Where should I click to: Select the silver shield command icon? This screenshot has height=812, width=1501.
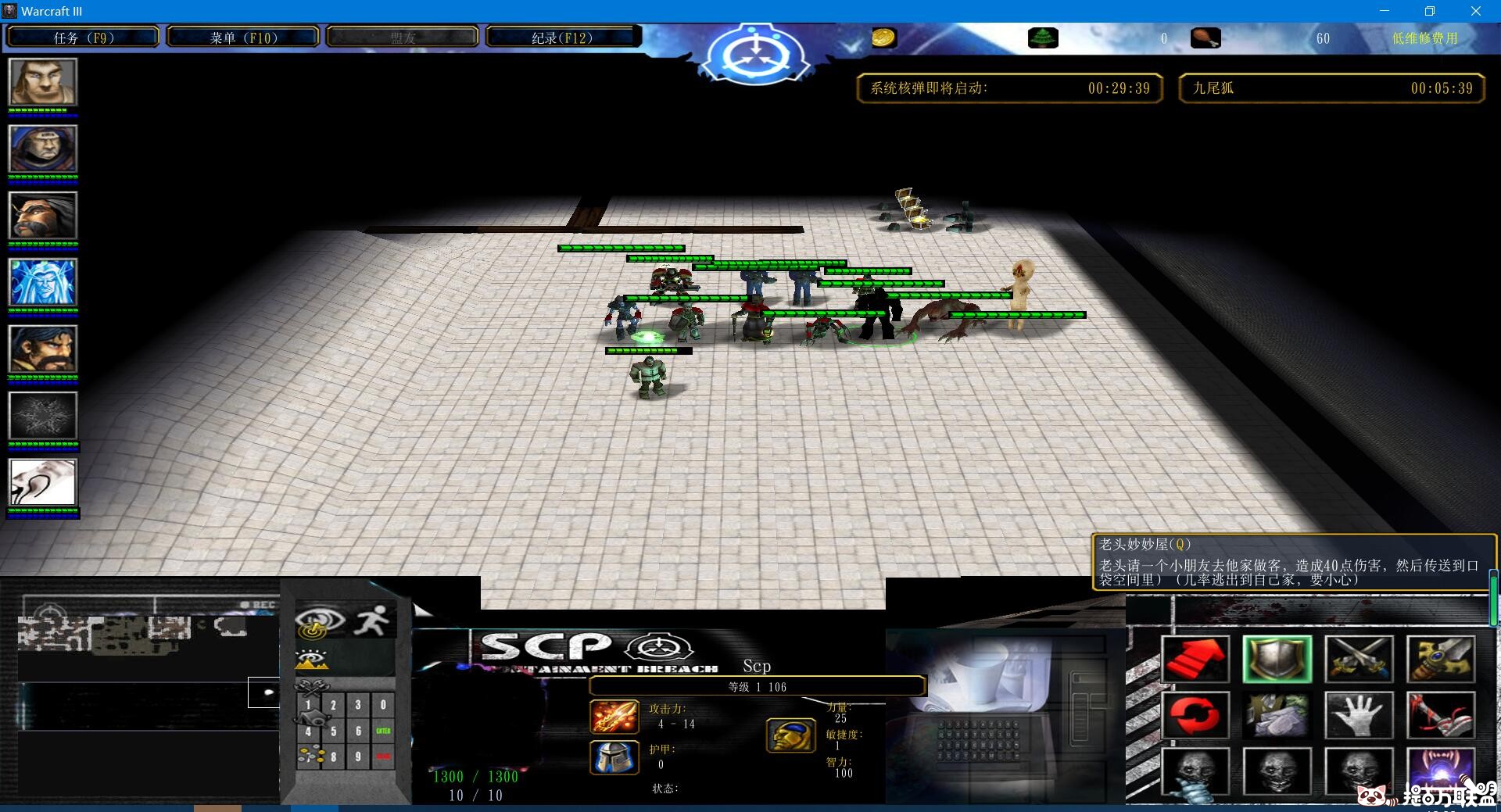pyautogui.click(x=1277, y=659)
